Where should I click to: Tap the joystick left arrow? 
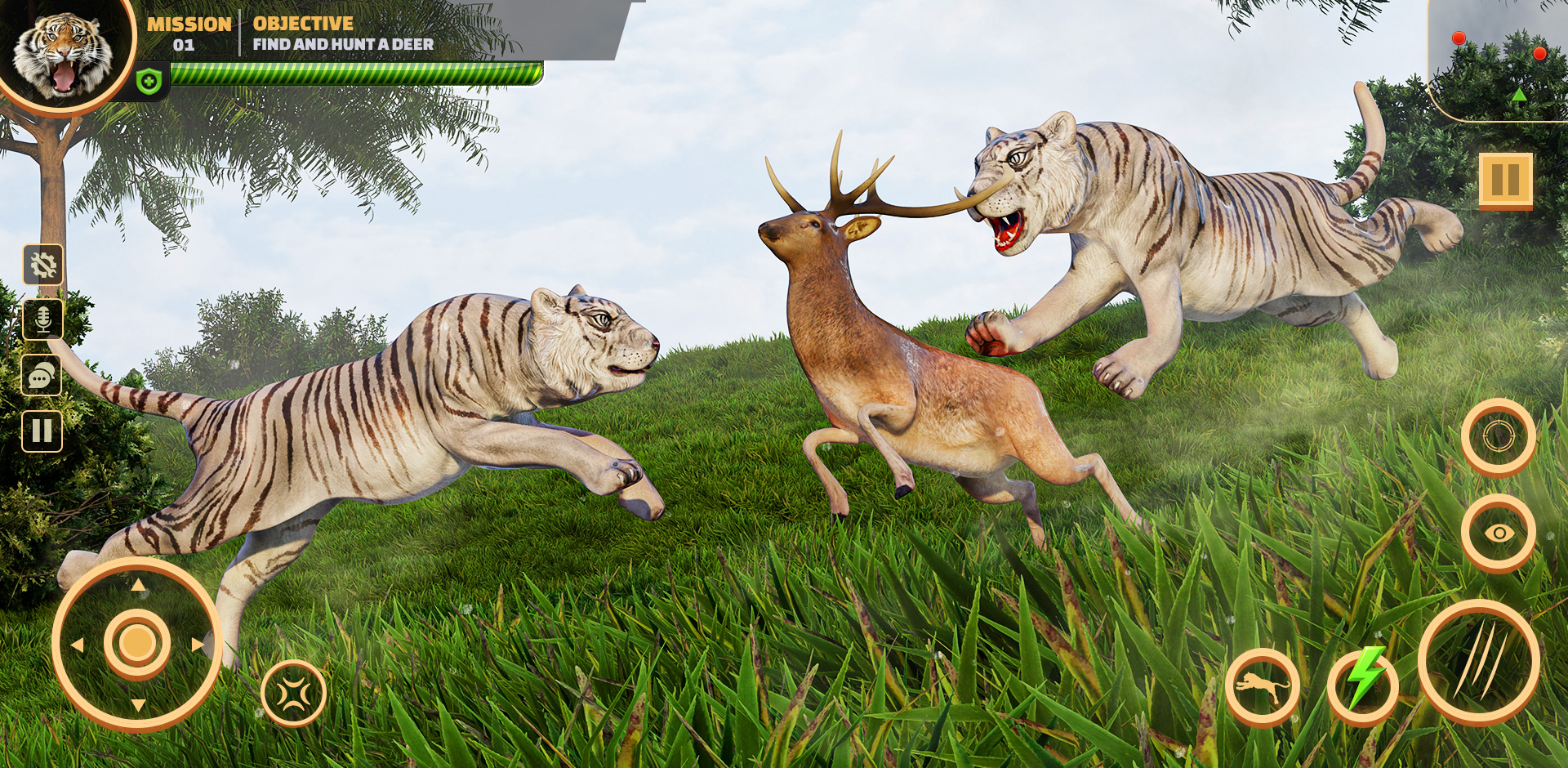tap(78, 645)
